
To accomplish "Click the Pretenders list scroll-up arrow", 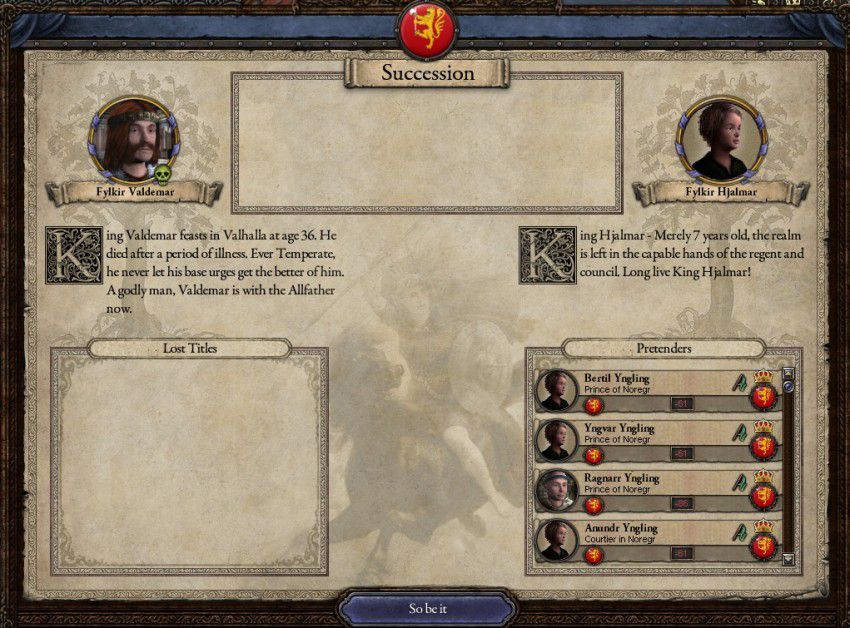I will tap(788, 373).
